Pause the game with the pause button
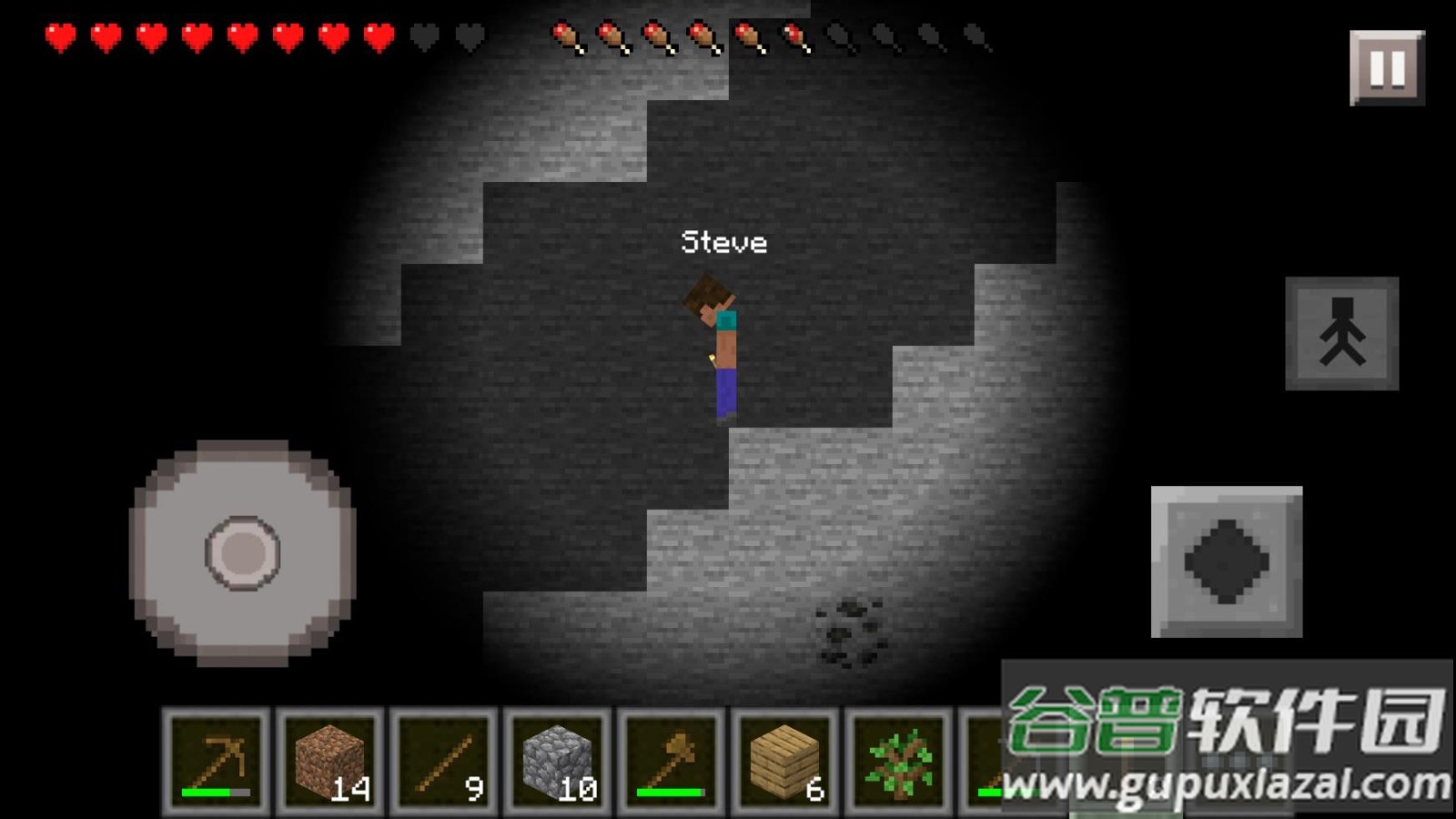 coord(1387,68)
